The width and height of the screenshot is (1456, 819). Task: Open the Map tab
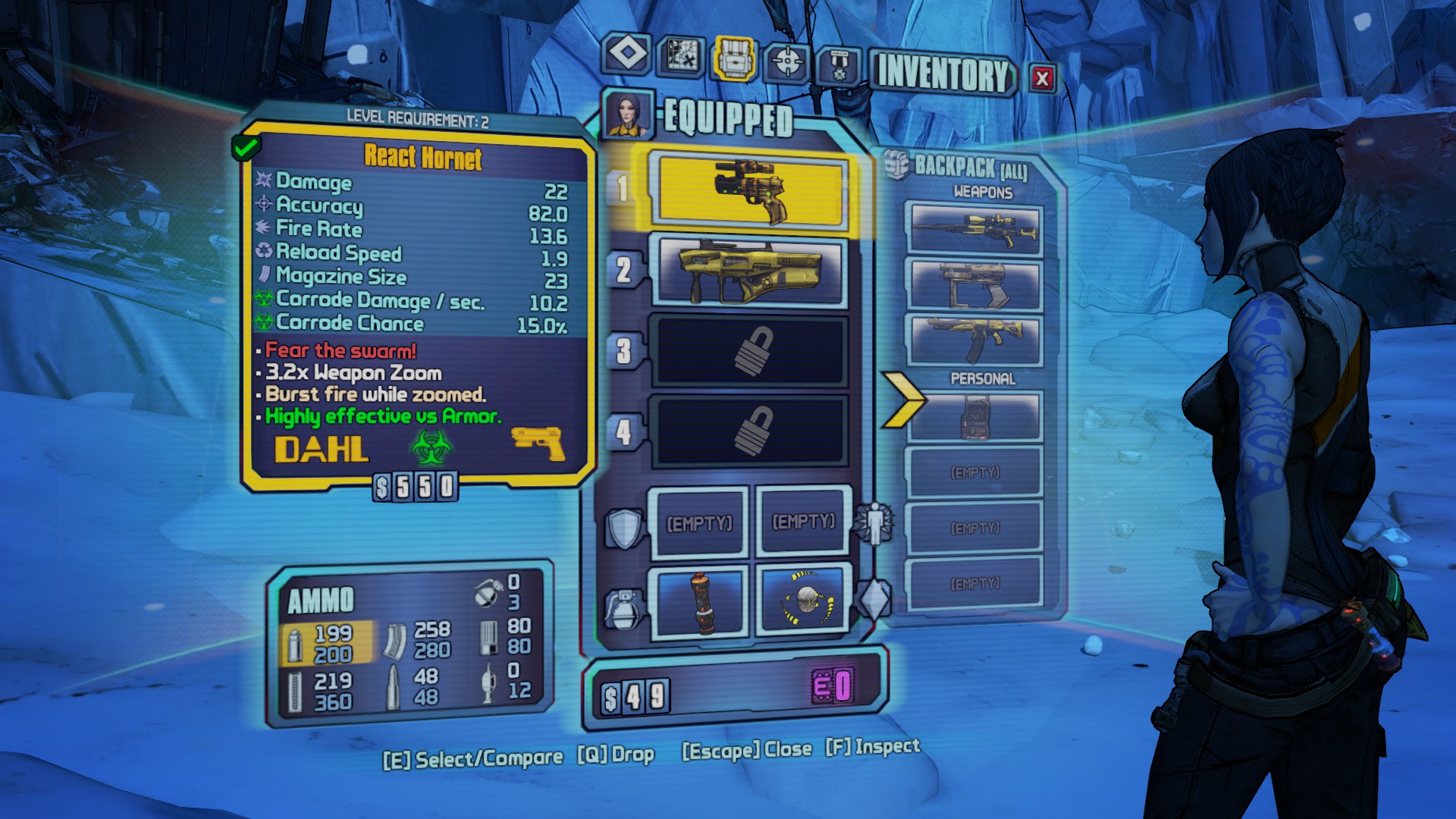coord(681,55)
